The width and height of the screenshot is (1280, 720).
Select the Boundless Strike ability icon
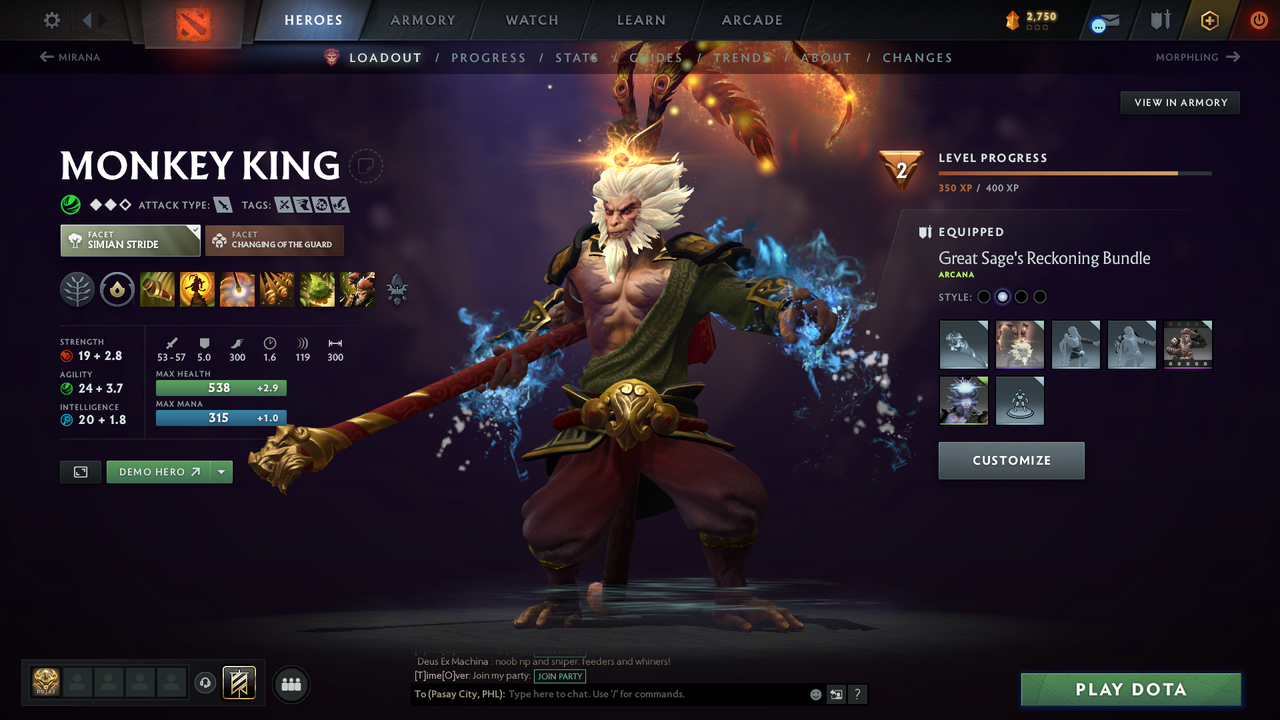pyautogui.click(x=157, y=289)
